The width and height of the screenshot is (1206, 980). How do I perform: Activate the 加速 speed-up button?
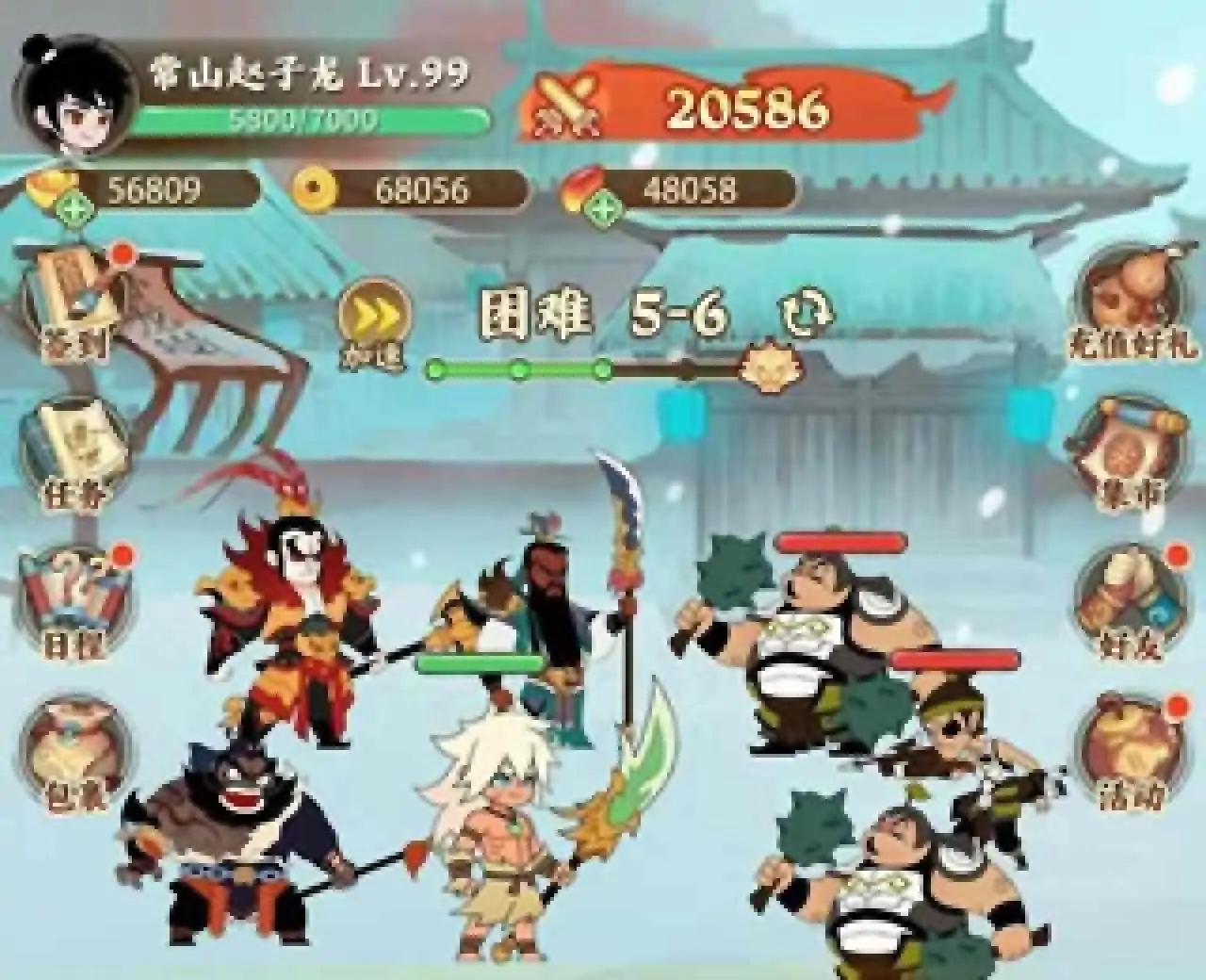375,316
